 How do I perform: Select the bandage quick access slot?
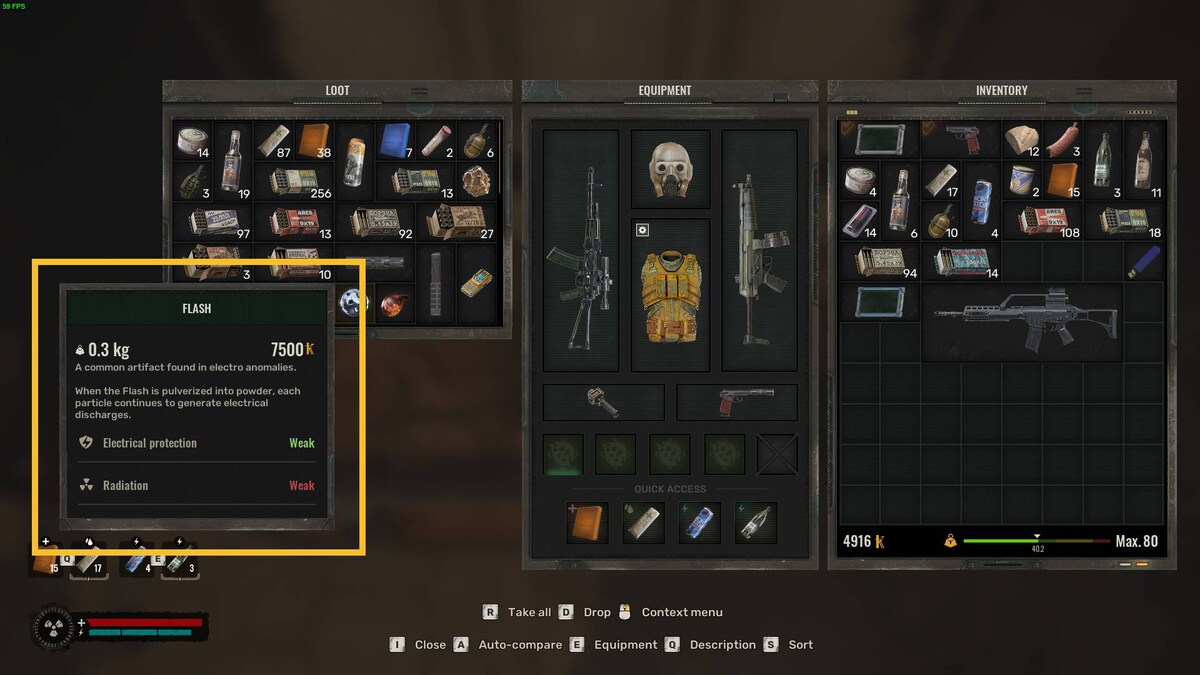643,523
